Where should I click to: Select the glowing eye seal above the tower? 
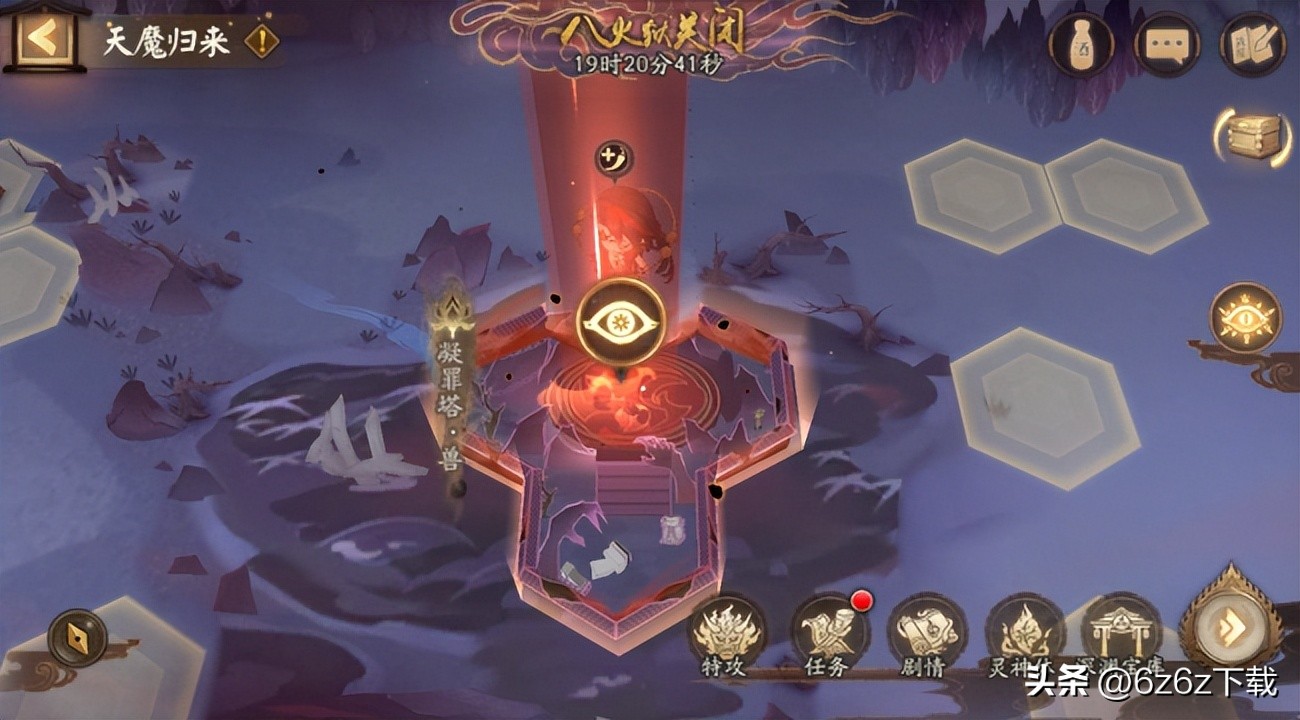coord(618,320)
